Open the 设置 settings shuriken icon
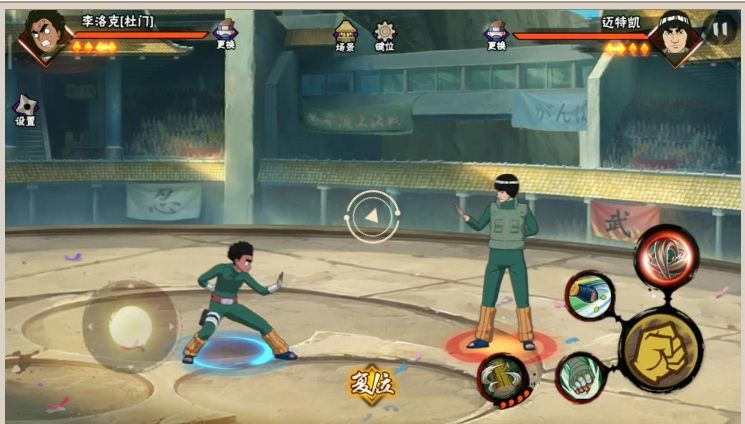This screenshot has height=424, width=745. [x=24, y=108]
